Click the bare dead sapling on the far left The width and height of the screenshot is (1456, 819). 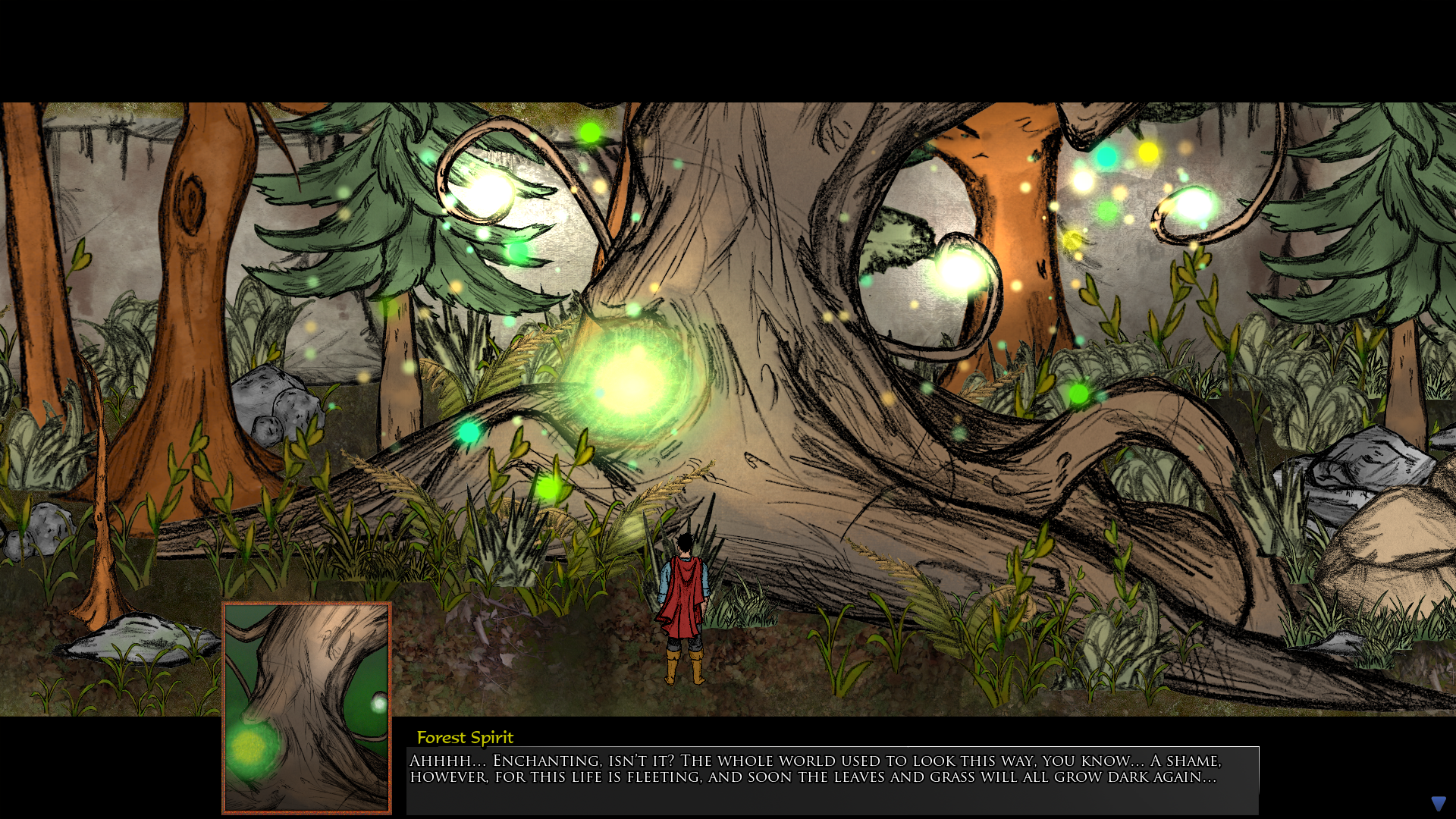[x=102, y=508]
